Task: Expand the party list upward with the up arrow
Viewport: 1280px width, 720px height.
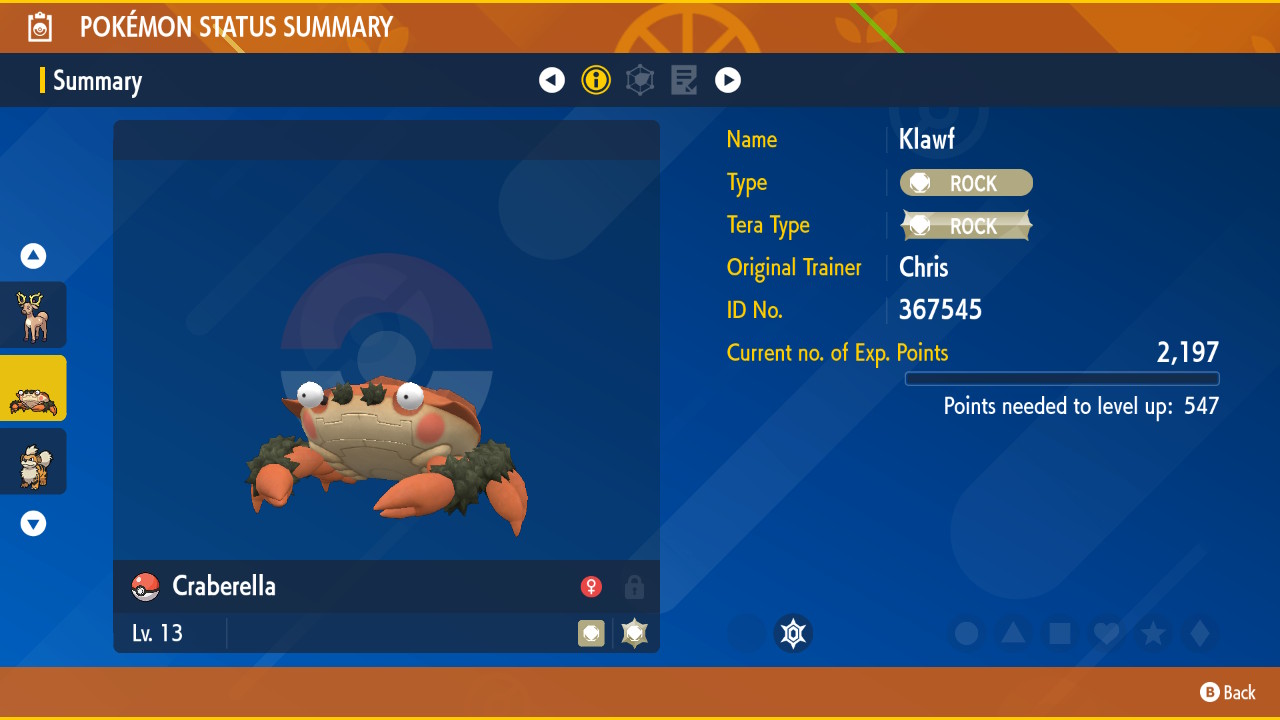Action: pos(33,256)
